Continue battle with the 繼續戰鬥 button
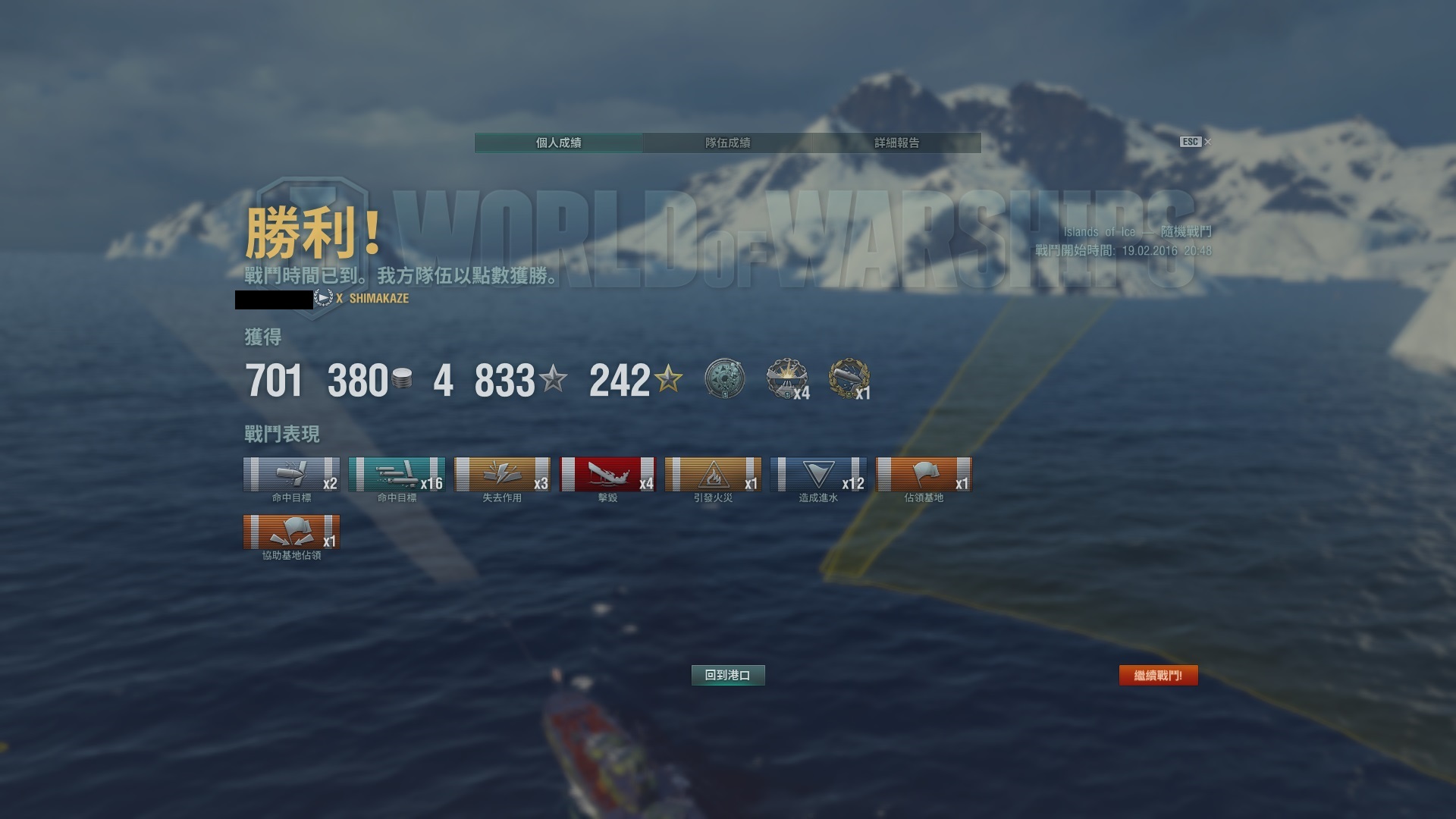Image resolution: width=1456 pixels, height=819 pixels. (1158, 675)
